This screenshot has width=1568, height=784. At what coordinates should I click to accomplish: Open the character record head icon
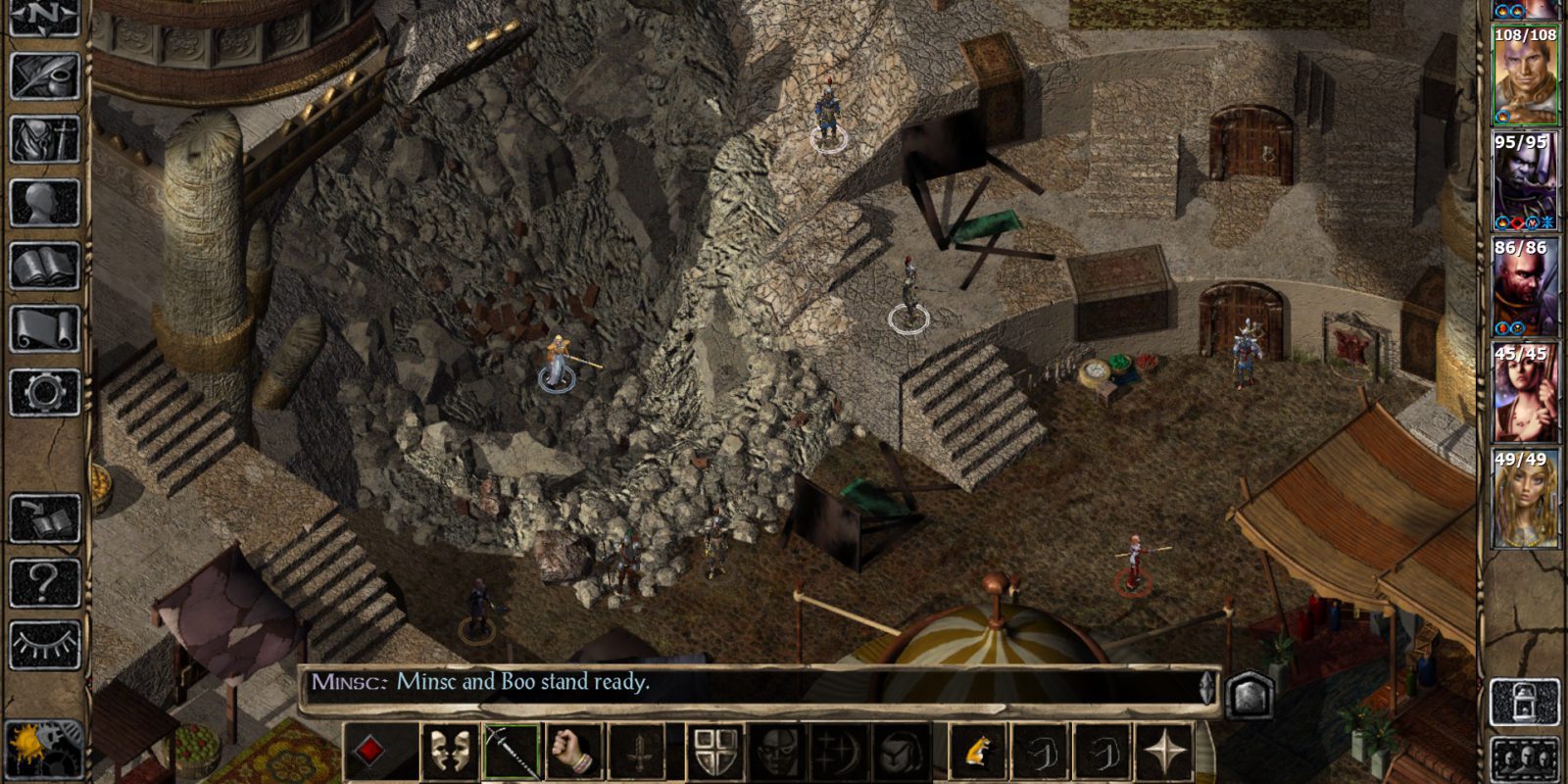pos(44,202)
